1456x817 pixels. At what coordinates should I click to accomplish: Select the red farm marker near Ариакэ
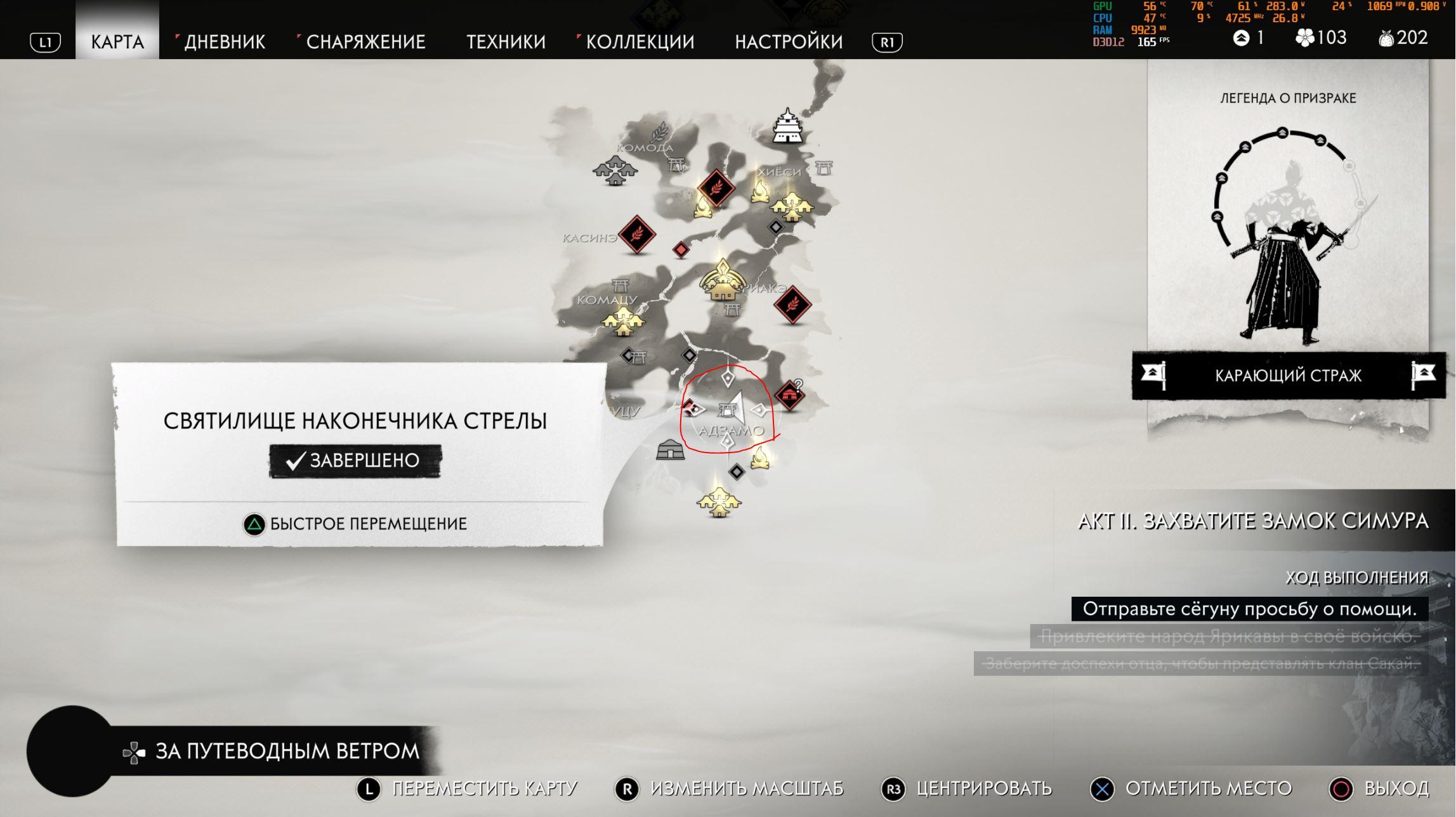tap(792, 305)
